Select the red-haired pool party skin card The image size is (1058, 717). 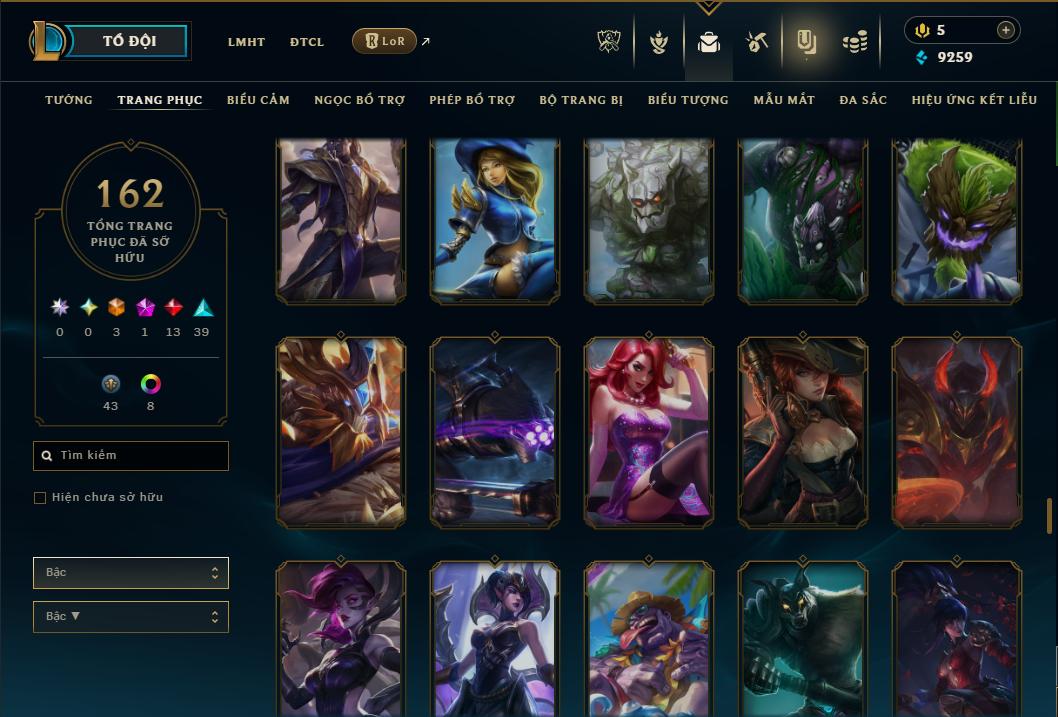point(649,432)
